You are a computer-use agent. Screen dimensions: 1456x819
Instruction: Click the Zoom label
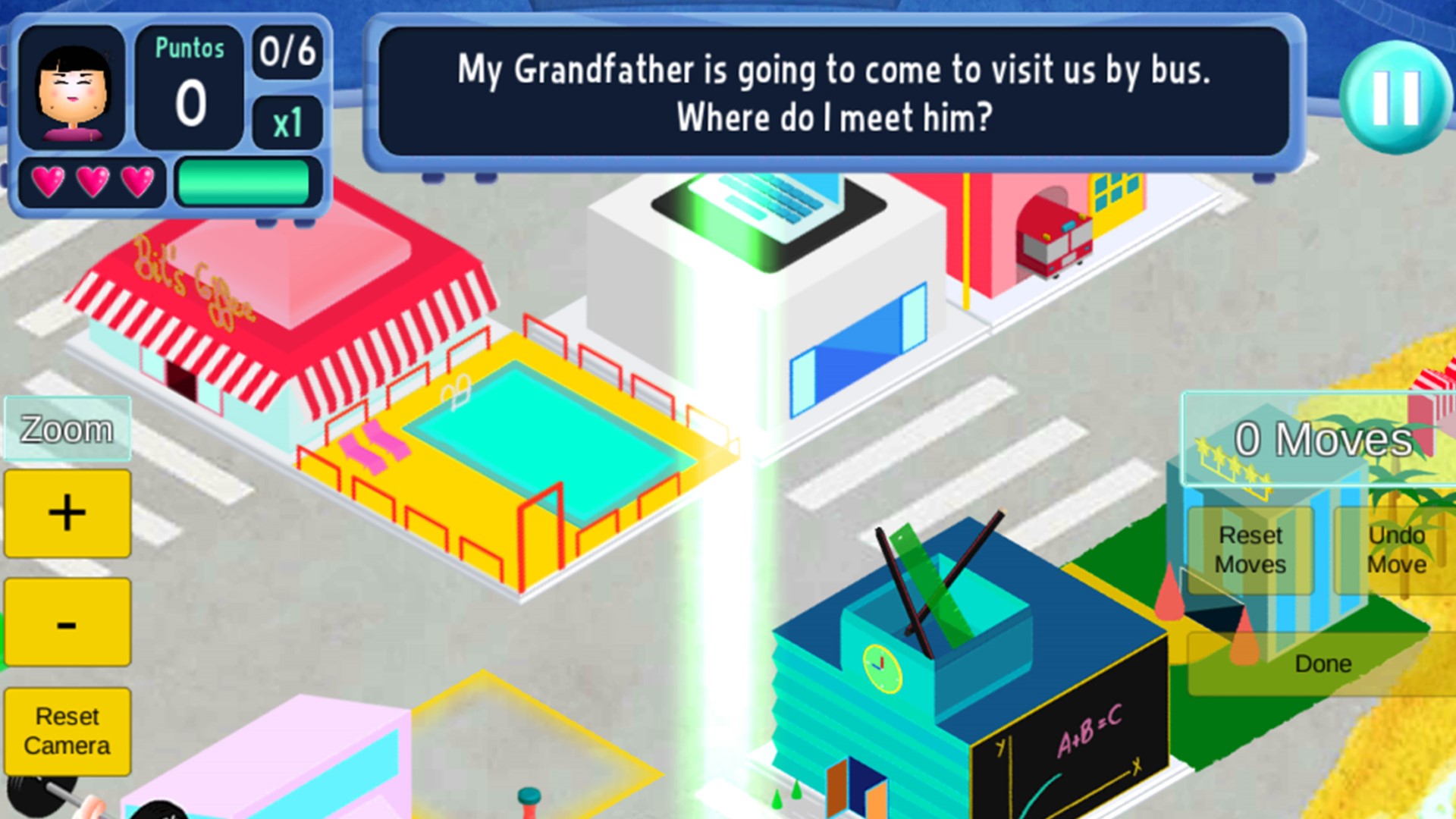click(67, 429)
